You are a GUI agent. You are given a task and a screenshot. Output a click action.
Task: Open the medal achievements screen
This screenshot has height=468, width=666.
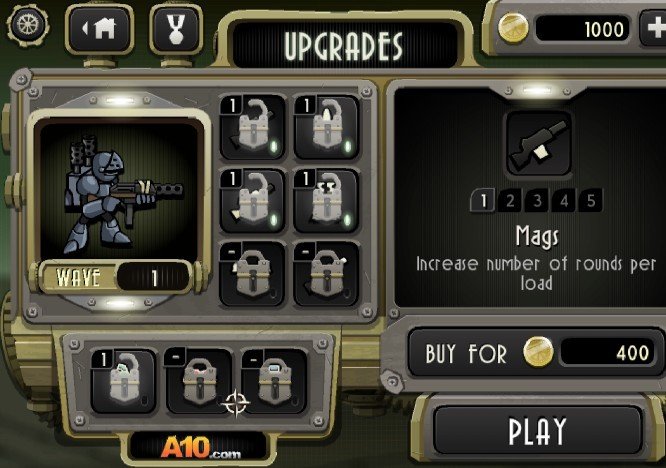click(x=175, y=28)
